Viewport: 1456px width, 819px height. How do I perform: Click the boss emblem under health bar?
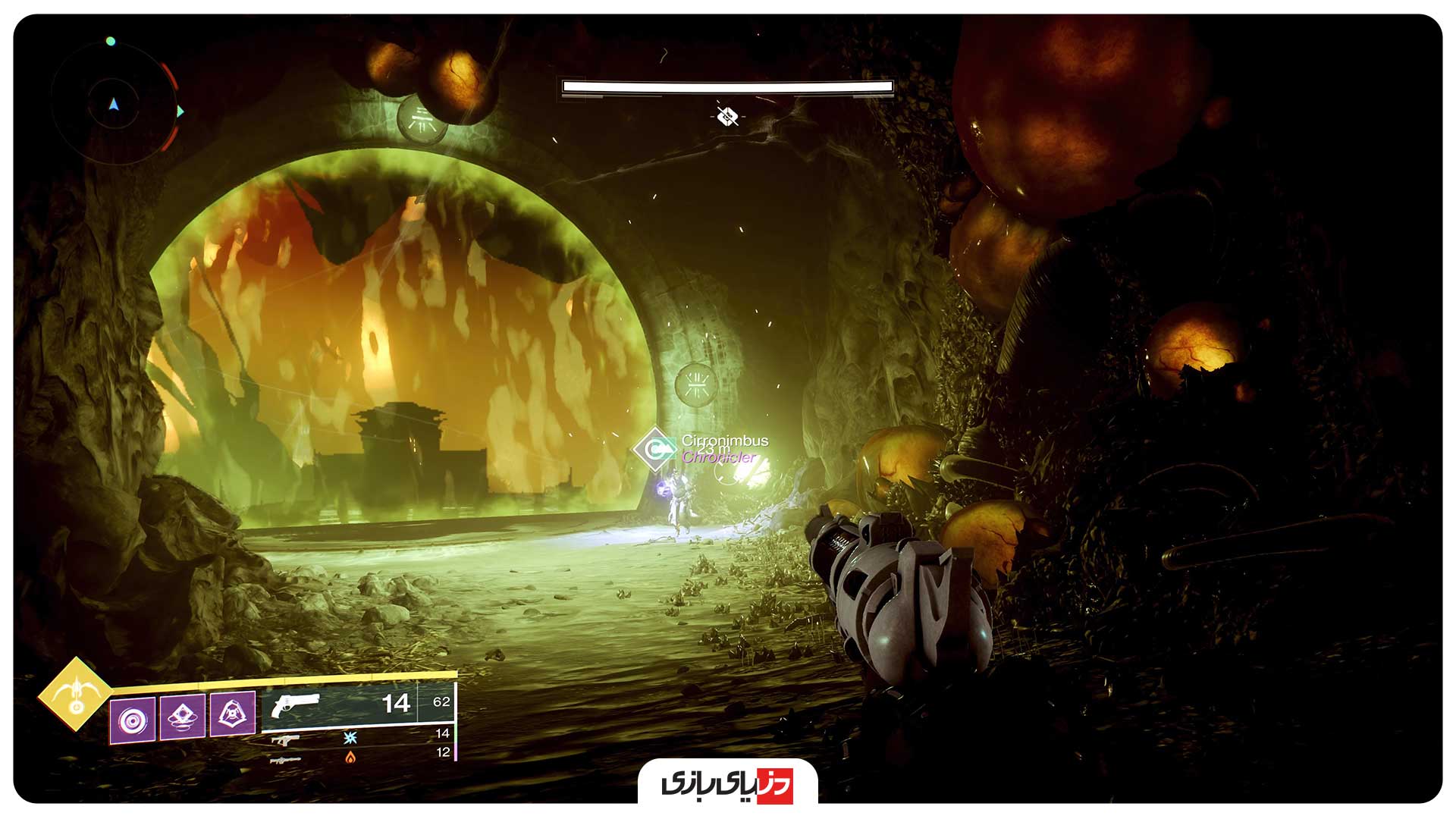click(727, 116)
